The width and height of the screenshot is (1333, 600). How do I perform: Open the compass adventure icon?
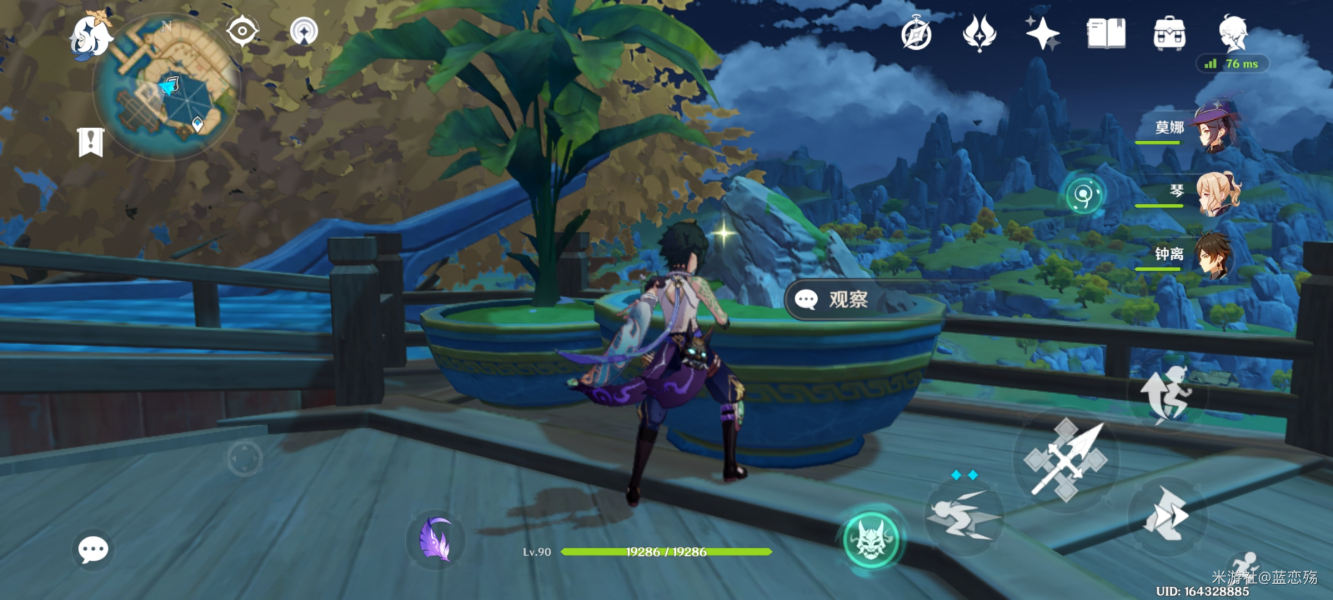pos(917,34)
